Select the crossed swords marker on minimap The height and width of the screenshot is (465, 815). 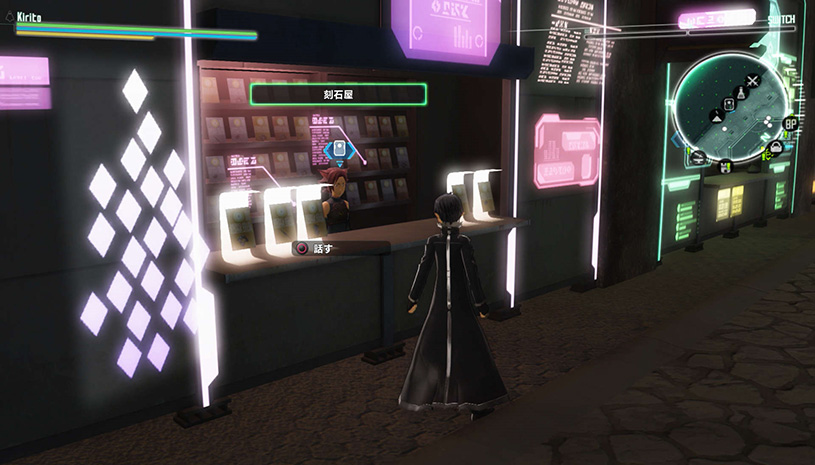tap(753, 79)
